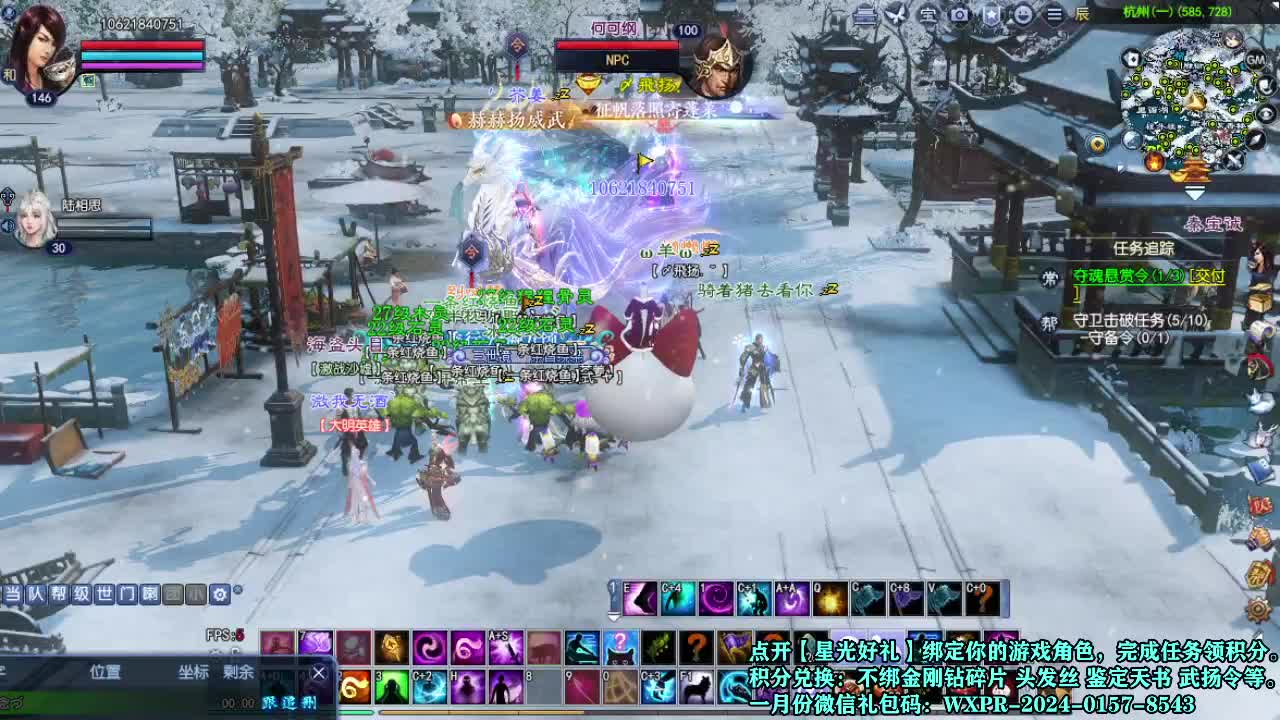Open the chat settings gear beside the channel tabs
The image size is (1280, 720).
(x=220, y=594)
